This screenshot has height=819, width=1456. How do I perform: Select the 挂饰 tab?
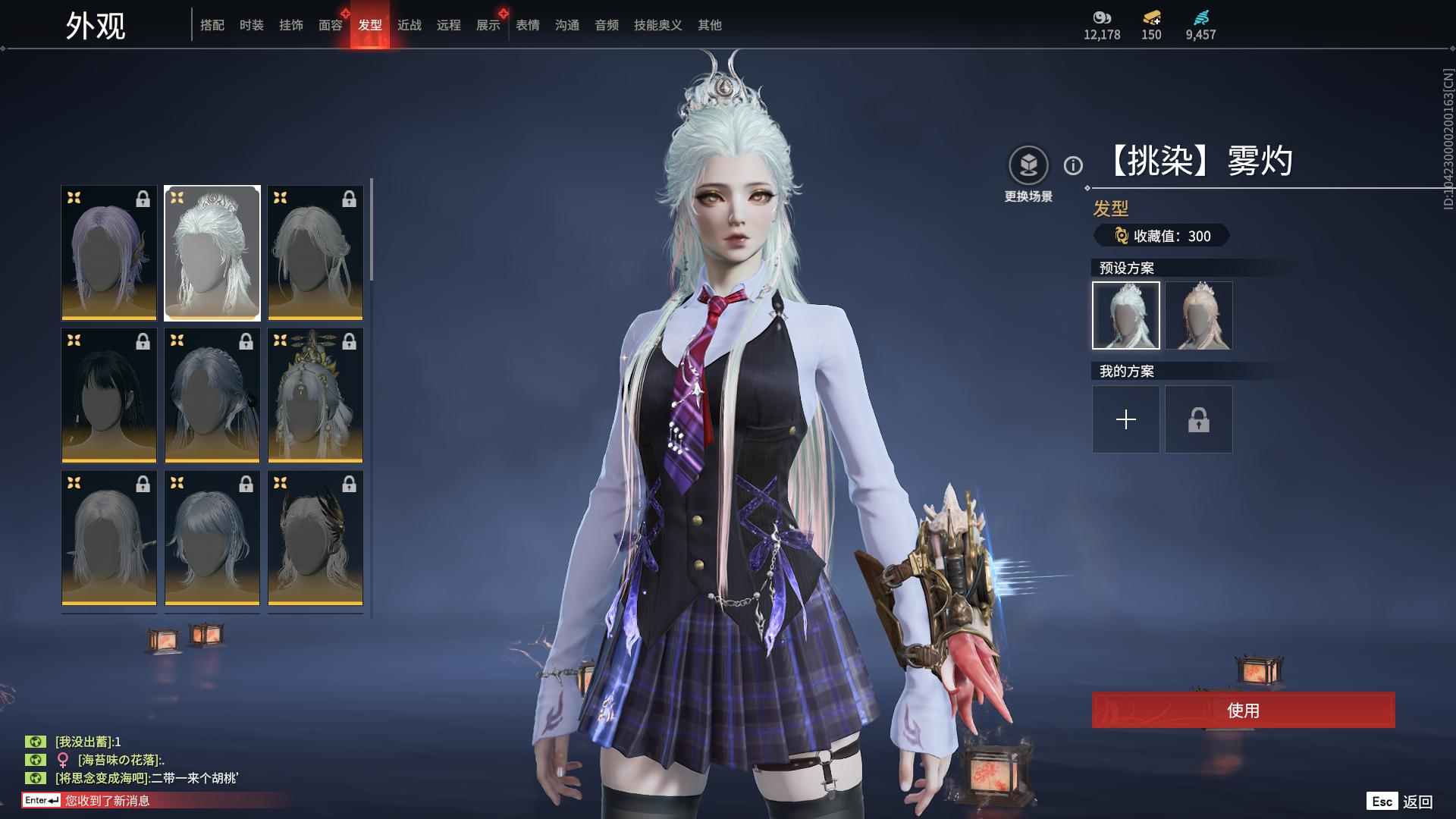pos(291,25)
